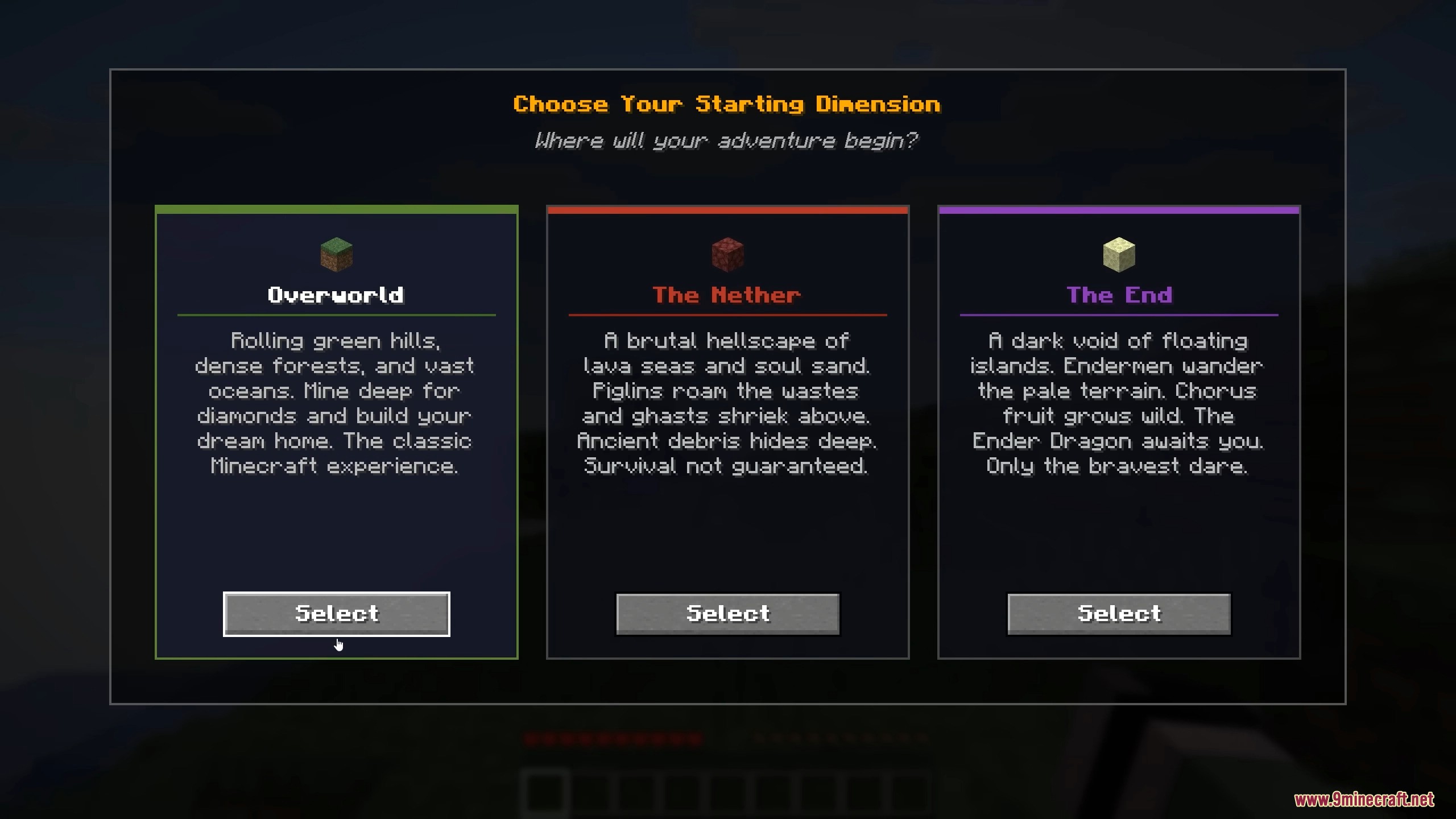The width and height of the screenshot is (1456, 819).
Task: Click the red divider under The Nether title
Action: click(728, 315)
